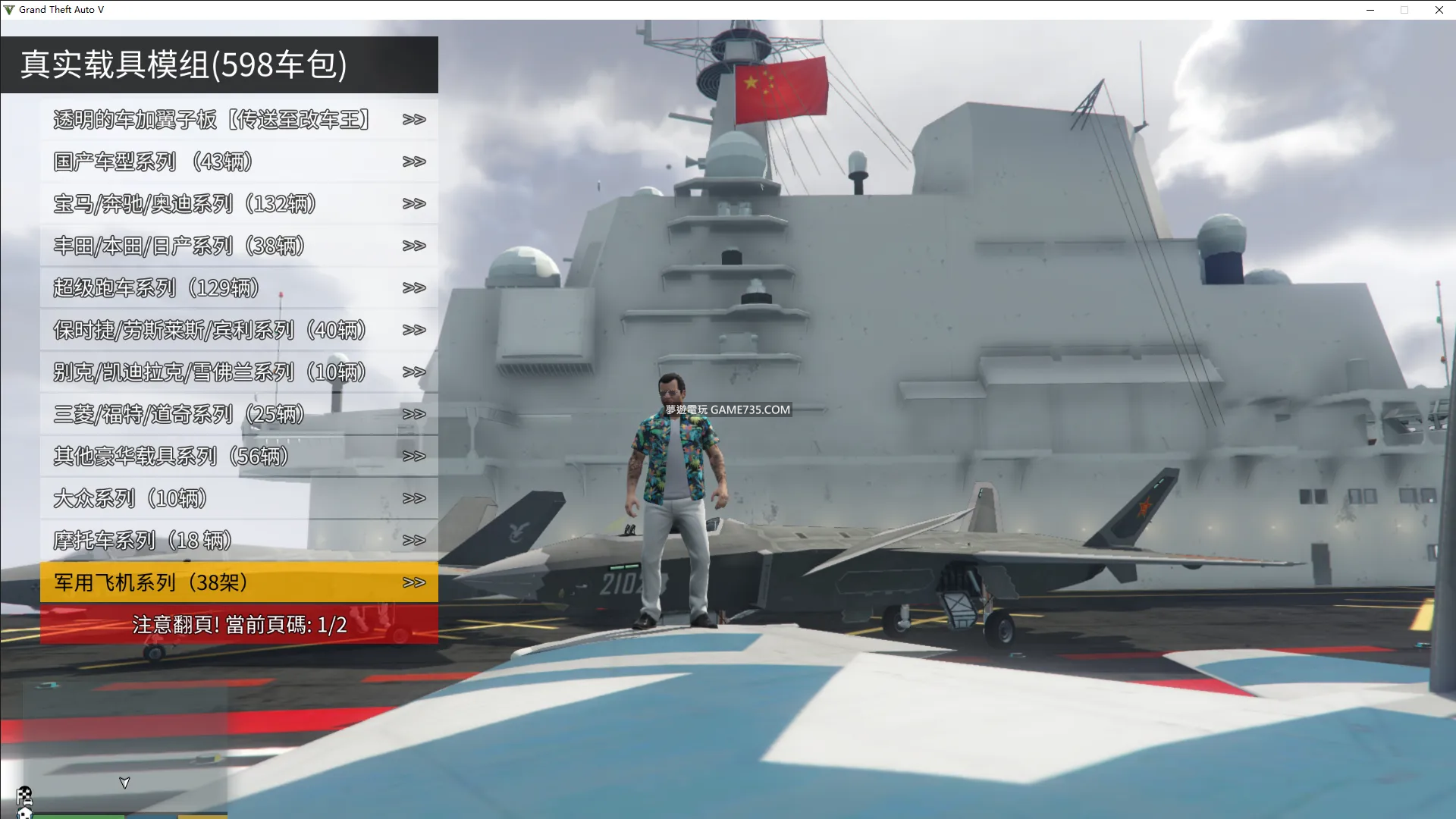Select 摩托车系列 (18辆)
This screenshot has height=819, width=1456.
point(239,541)
